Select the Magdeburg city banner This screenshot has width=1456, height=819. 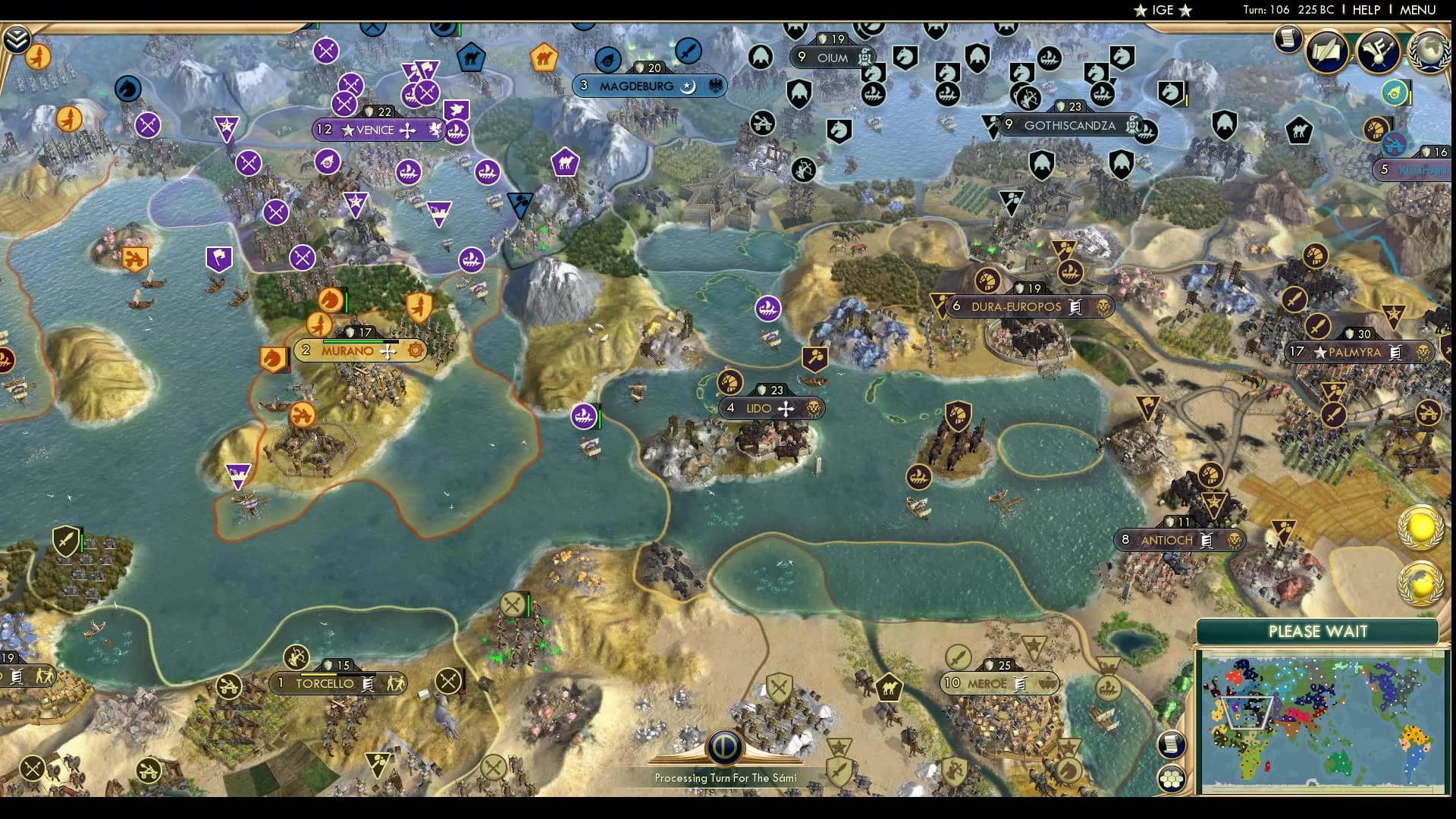point(636,86)
